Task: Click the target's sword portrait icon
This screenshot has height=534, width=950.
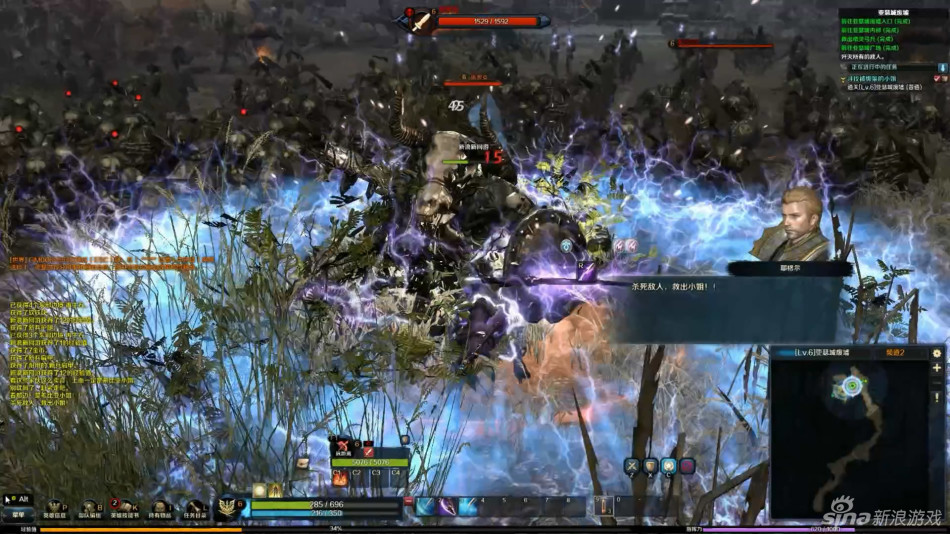Action: [x=420, y=20]
